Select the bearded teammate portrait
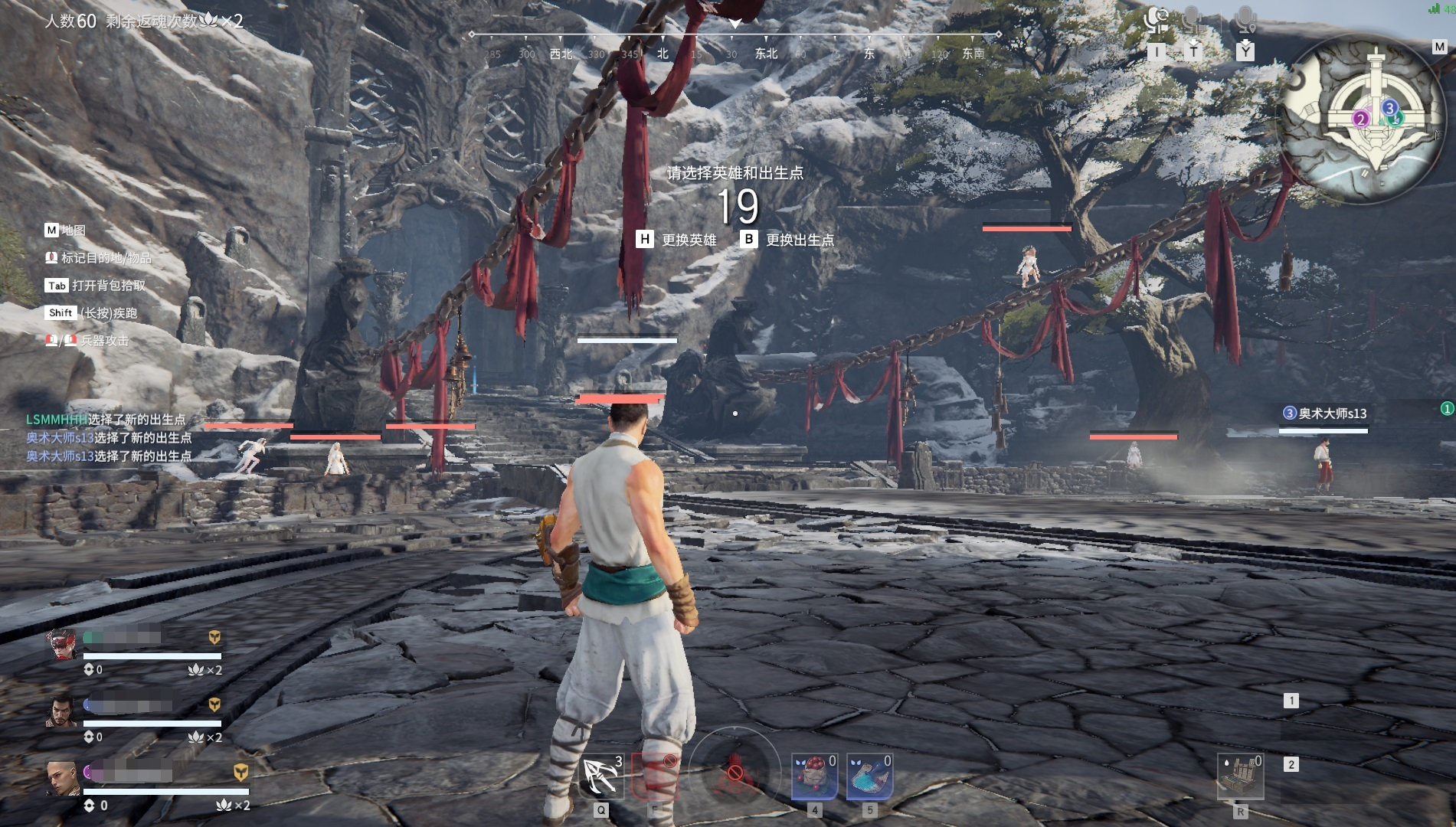1456x827 pixels. point(61,712)
